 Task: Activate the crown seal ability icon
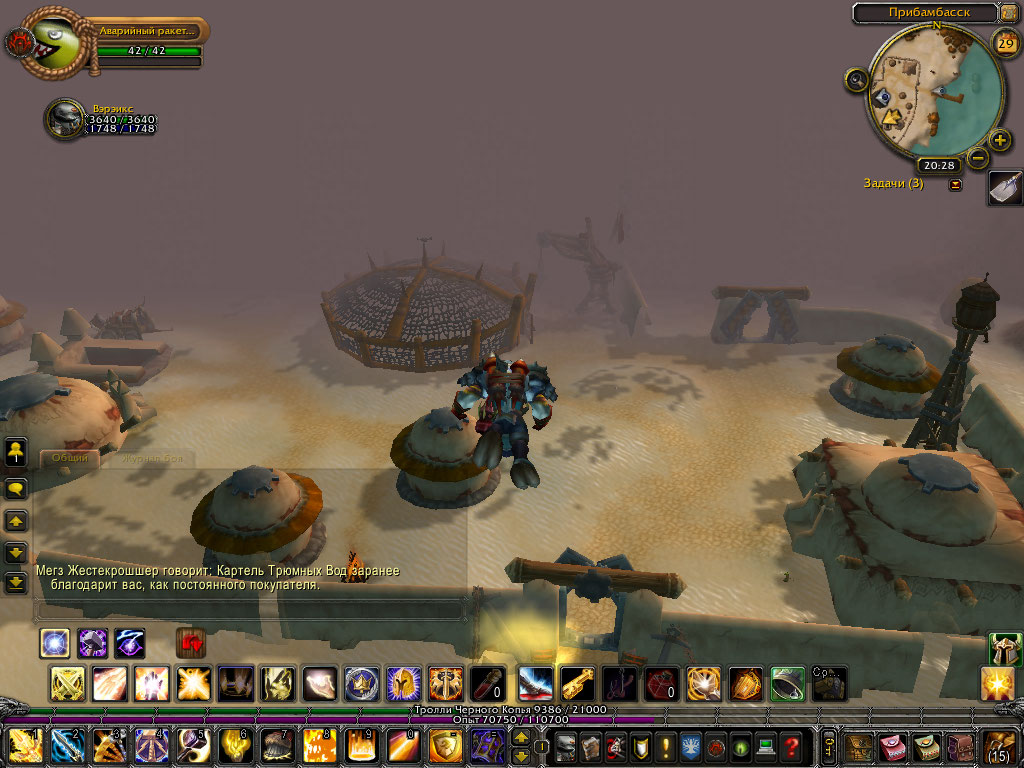[361, 684]
